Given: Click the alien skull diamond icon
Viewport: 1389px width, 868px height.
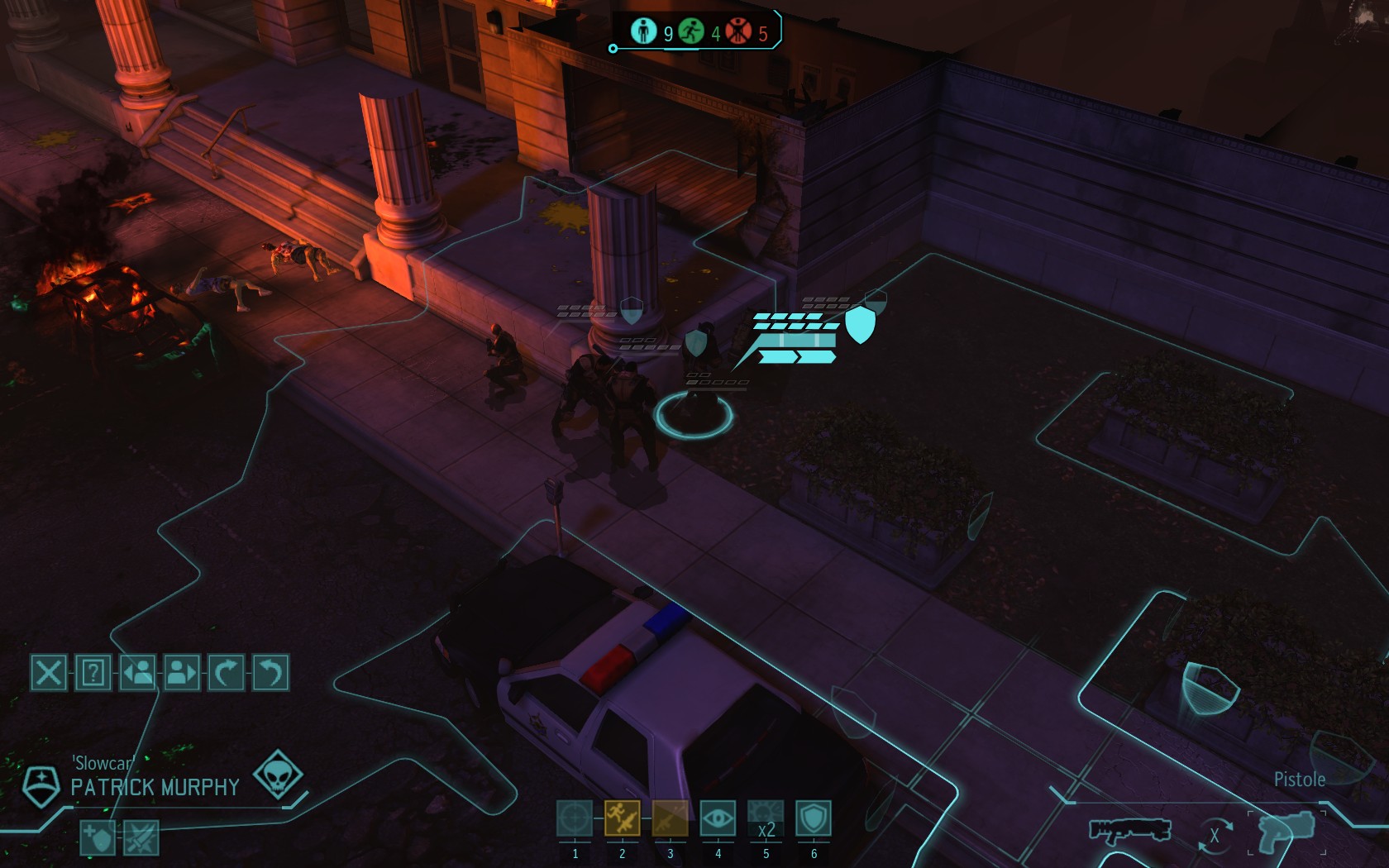Looking at the screenshot, I should click(278, 775).
